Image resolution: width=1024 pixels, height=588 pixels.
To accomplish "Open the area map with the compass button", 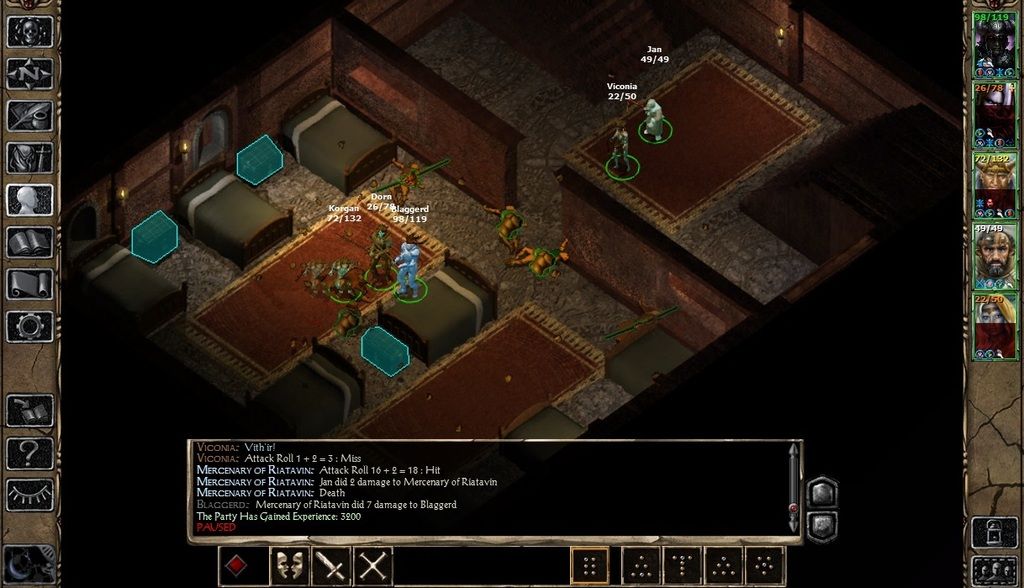I will coord(30,73).
